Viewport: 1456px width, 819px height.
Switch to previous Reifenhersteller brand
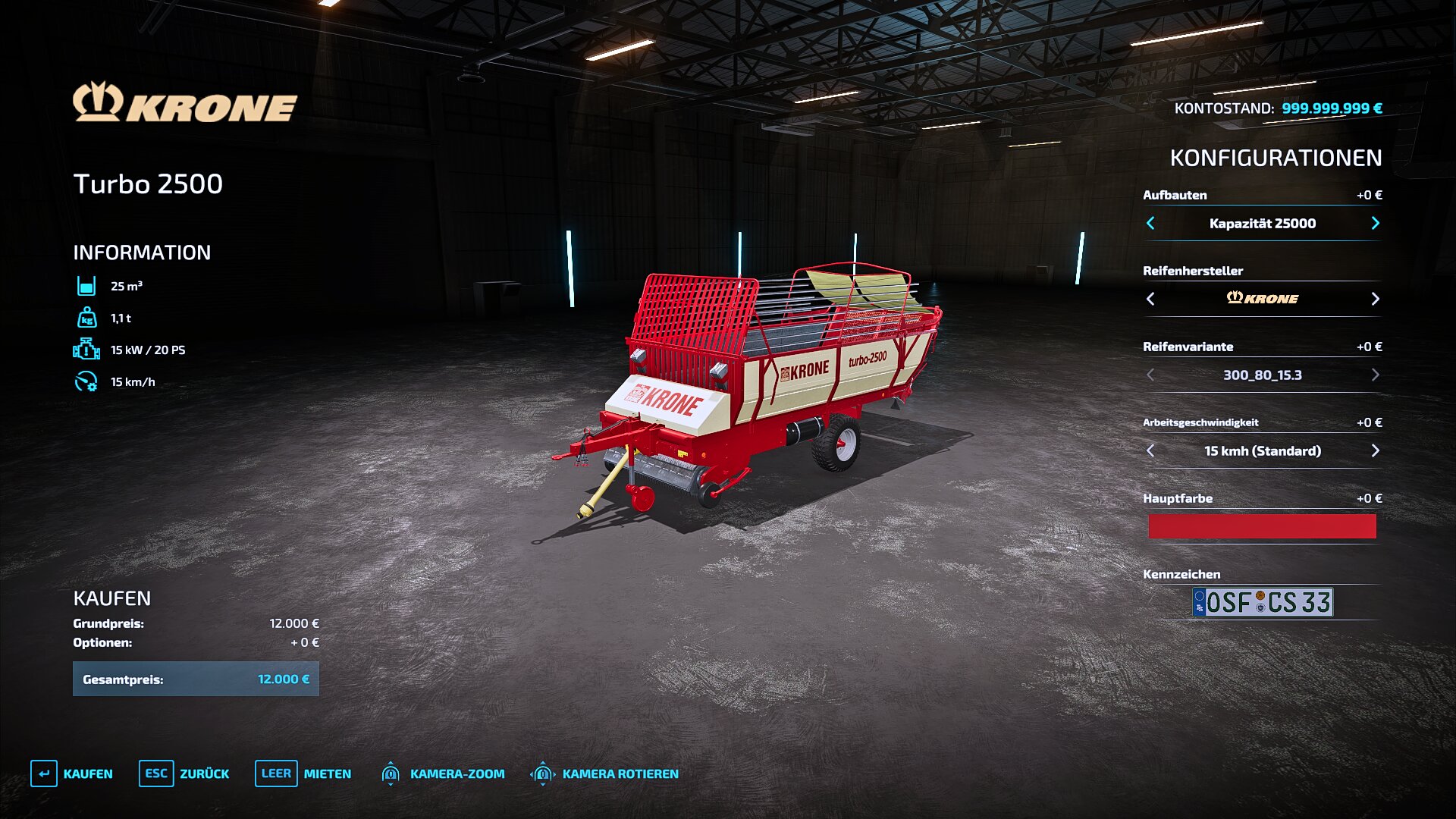pyautogui.click(x=1150, y=299)
